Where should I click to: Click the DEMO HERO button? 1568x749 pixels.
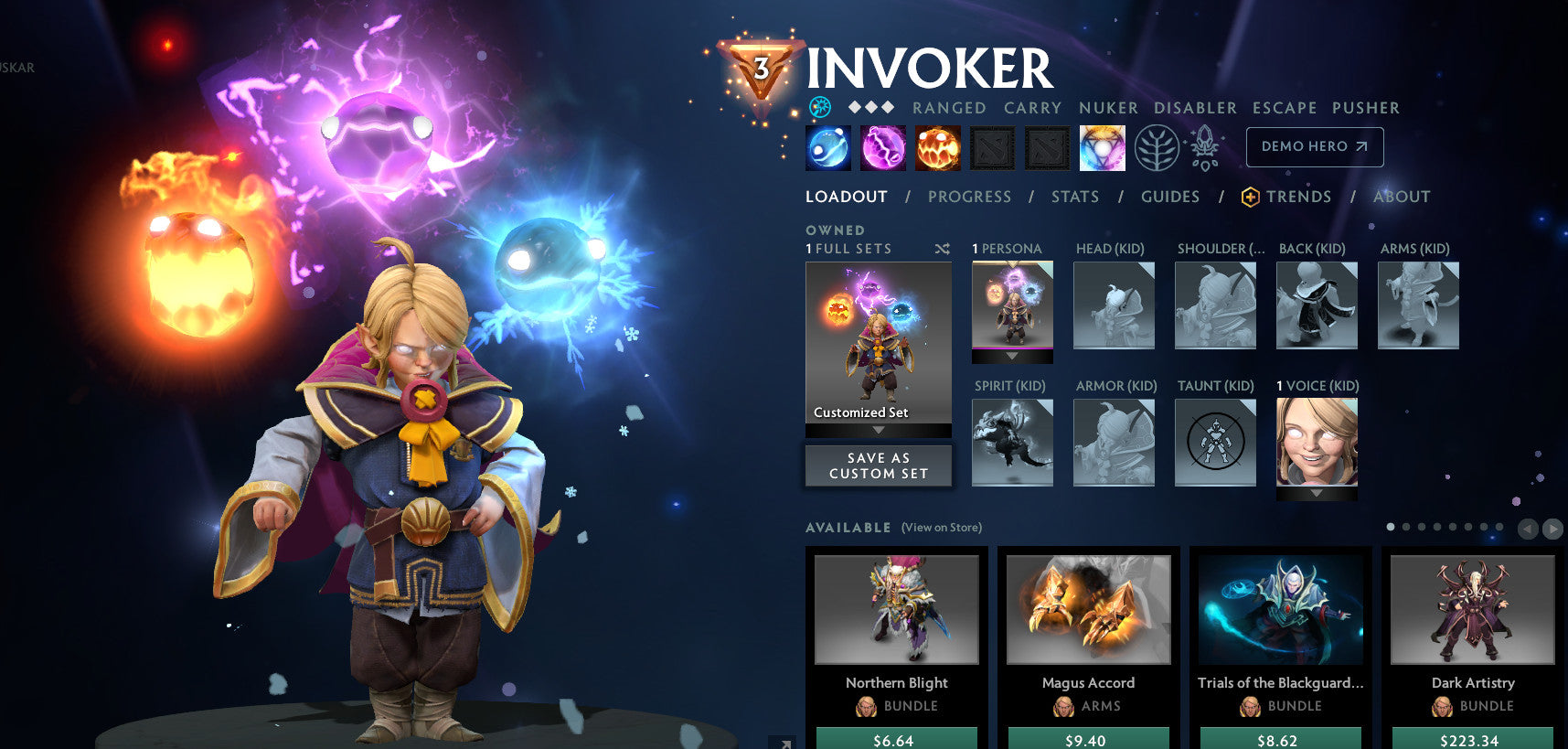(x=1314, y=146)
